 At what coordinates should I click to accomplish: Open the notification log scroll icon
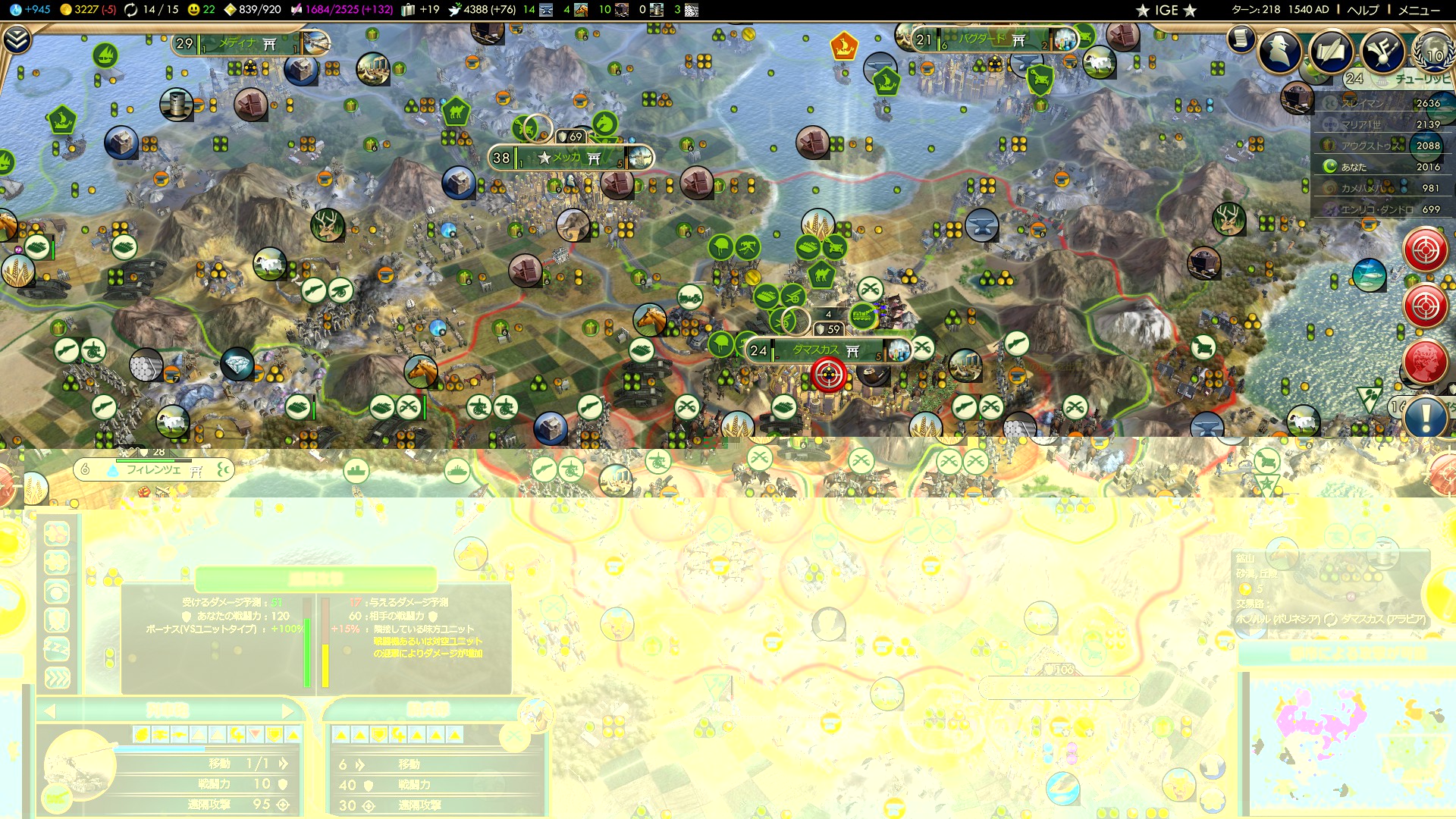pyautogui.click(x=1241, y=38)
